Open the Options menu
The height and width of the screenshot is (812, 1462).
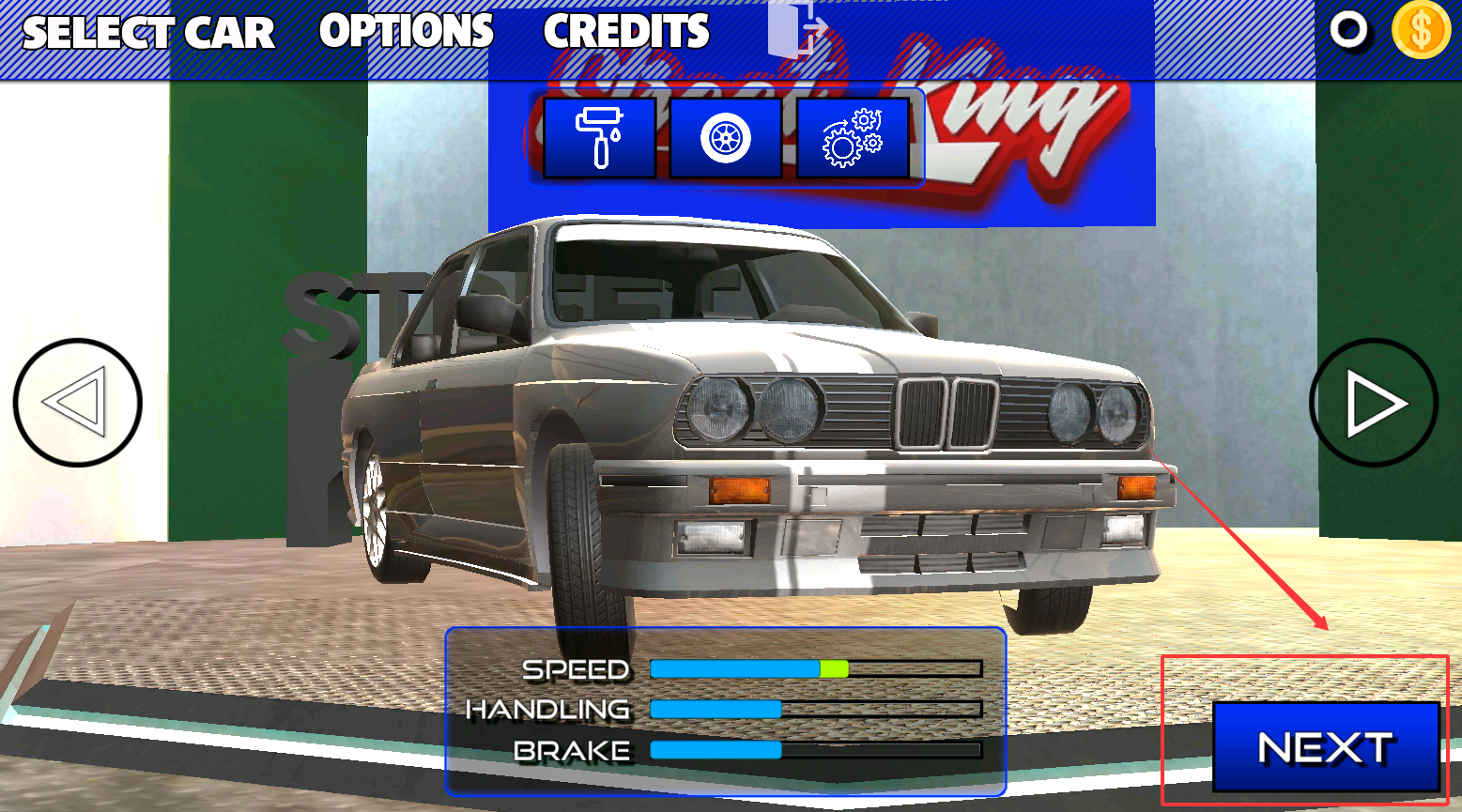pyautogui.click(x=406, y=31)
